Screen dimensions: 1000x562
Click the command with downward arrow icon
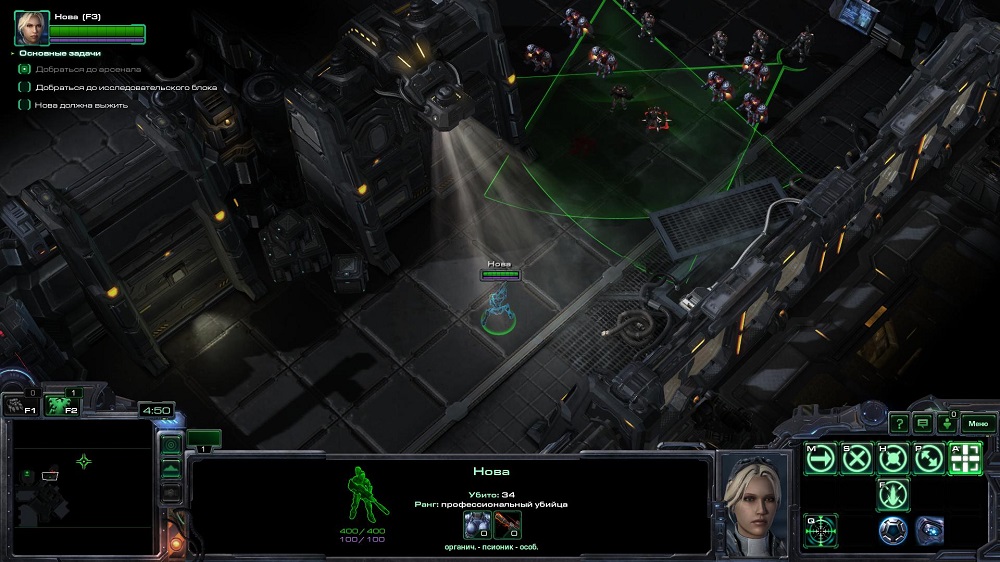pos(893,494)
